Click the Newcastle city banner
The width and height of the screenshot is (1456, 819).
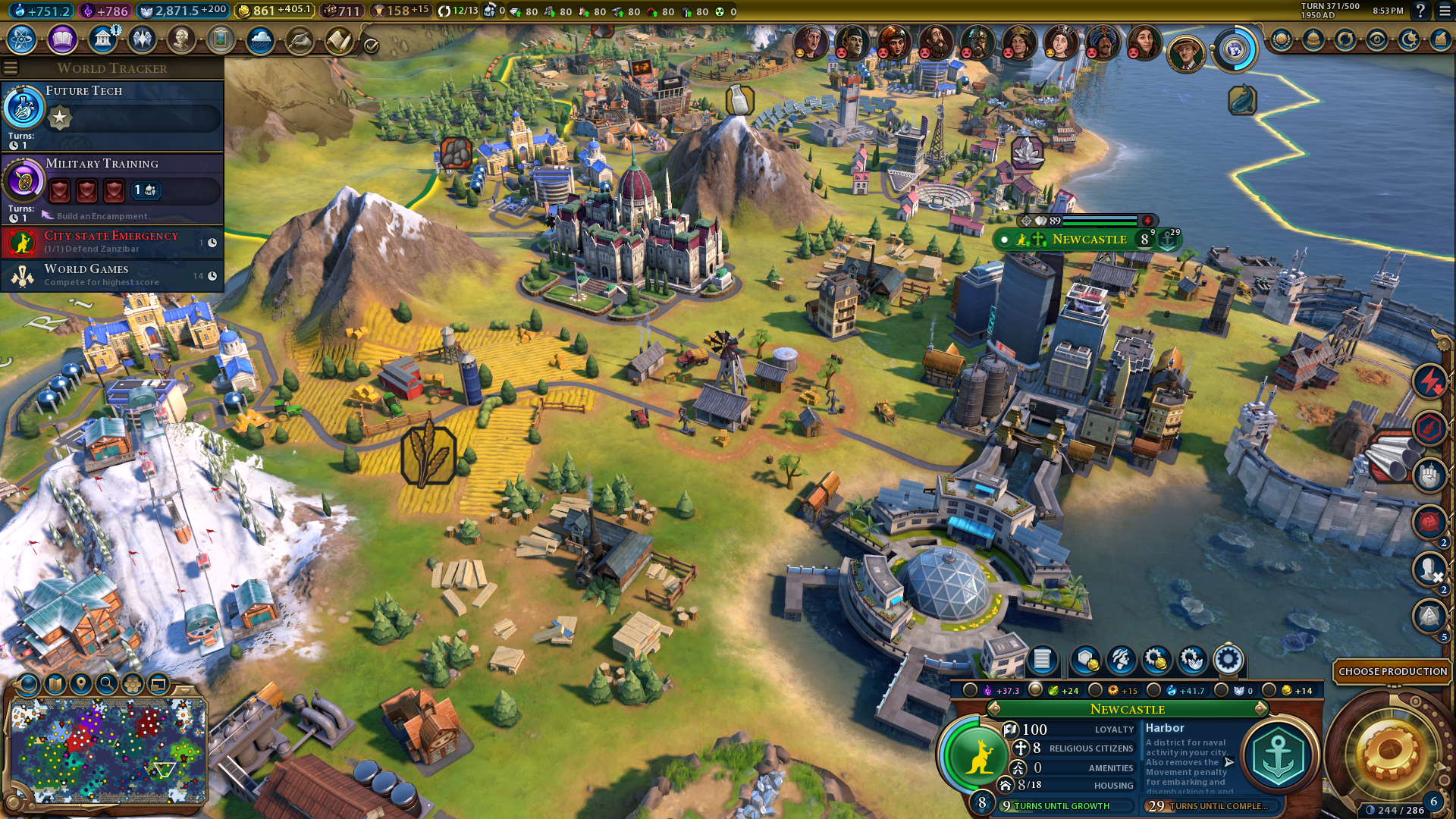1089,240
